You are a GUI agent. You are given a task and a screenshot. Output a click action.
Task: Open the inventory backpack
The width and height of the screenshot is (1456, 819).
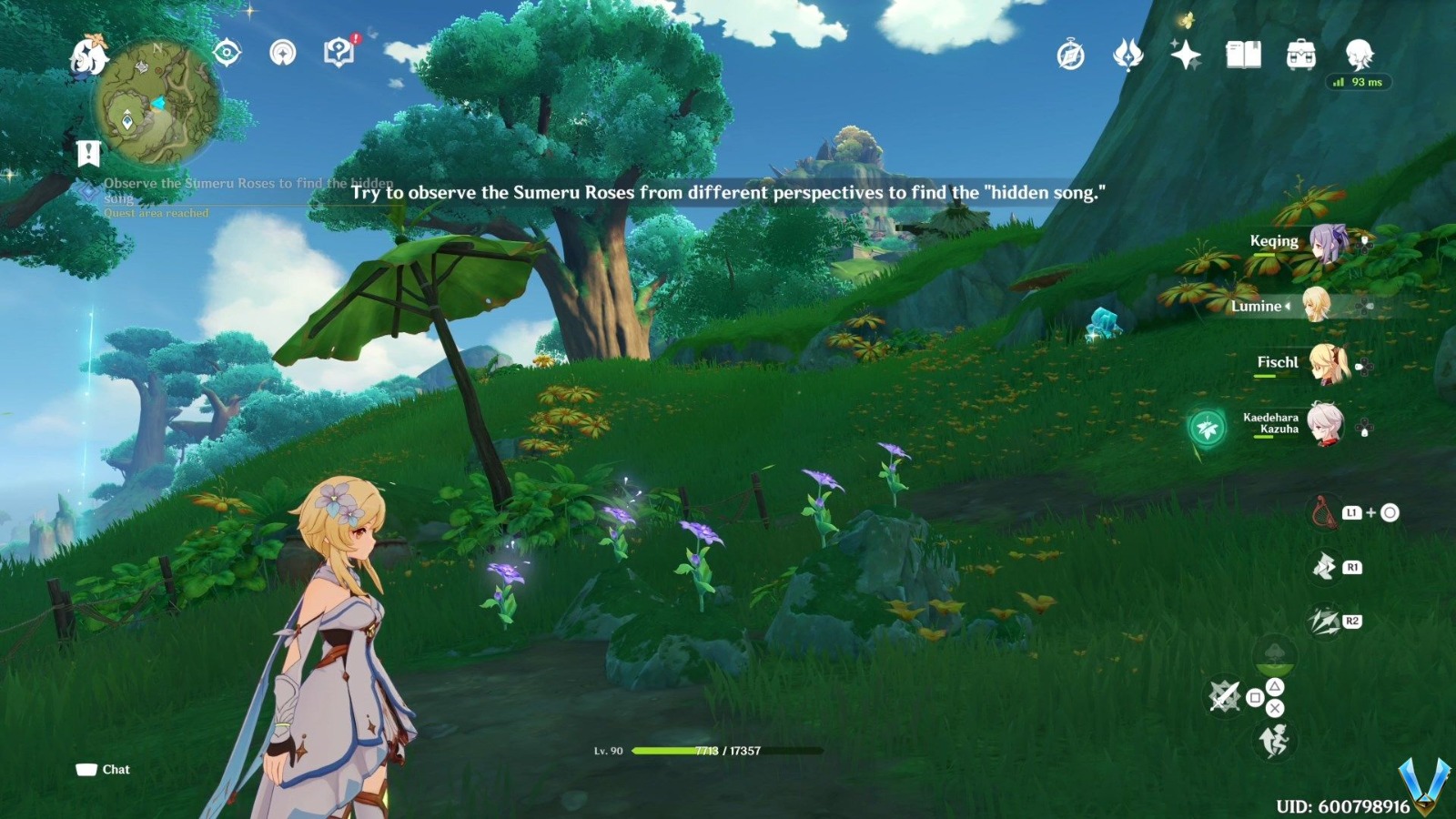tap(1300, 56)
